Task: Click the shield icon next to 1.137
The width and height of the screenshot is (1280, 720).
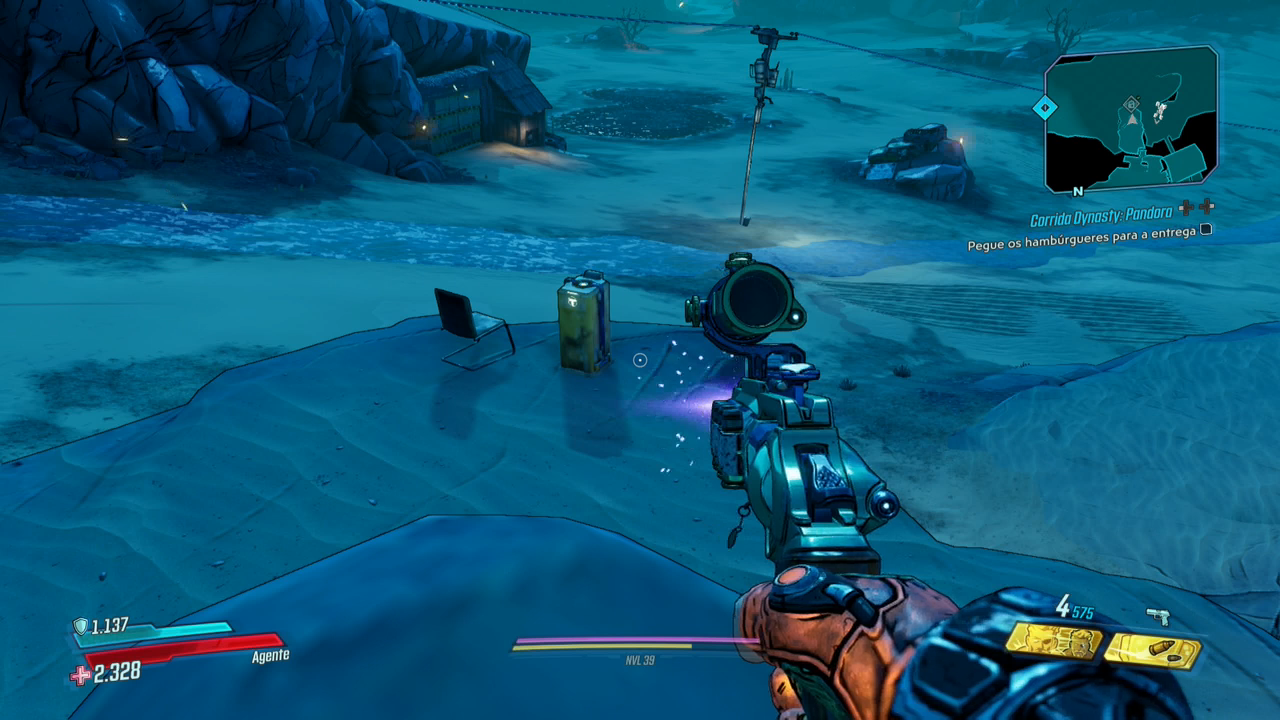Action: (x=80, y=627)
